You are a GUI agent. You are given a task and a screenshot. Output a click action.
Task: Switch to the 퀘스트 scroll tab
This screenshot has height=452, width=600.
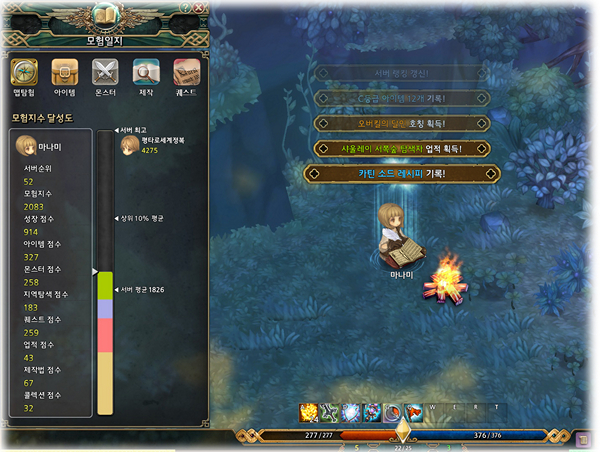click(x=186, y=76)
